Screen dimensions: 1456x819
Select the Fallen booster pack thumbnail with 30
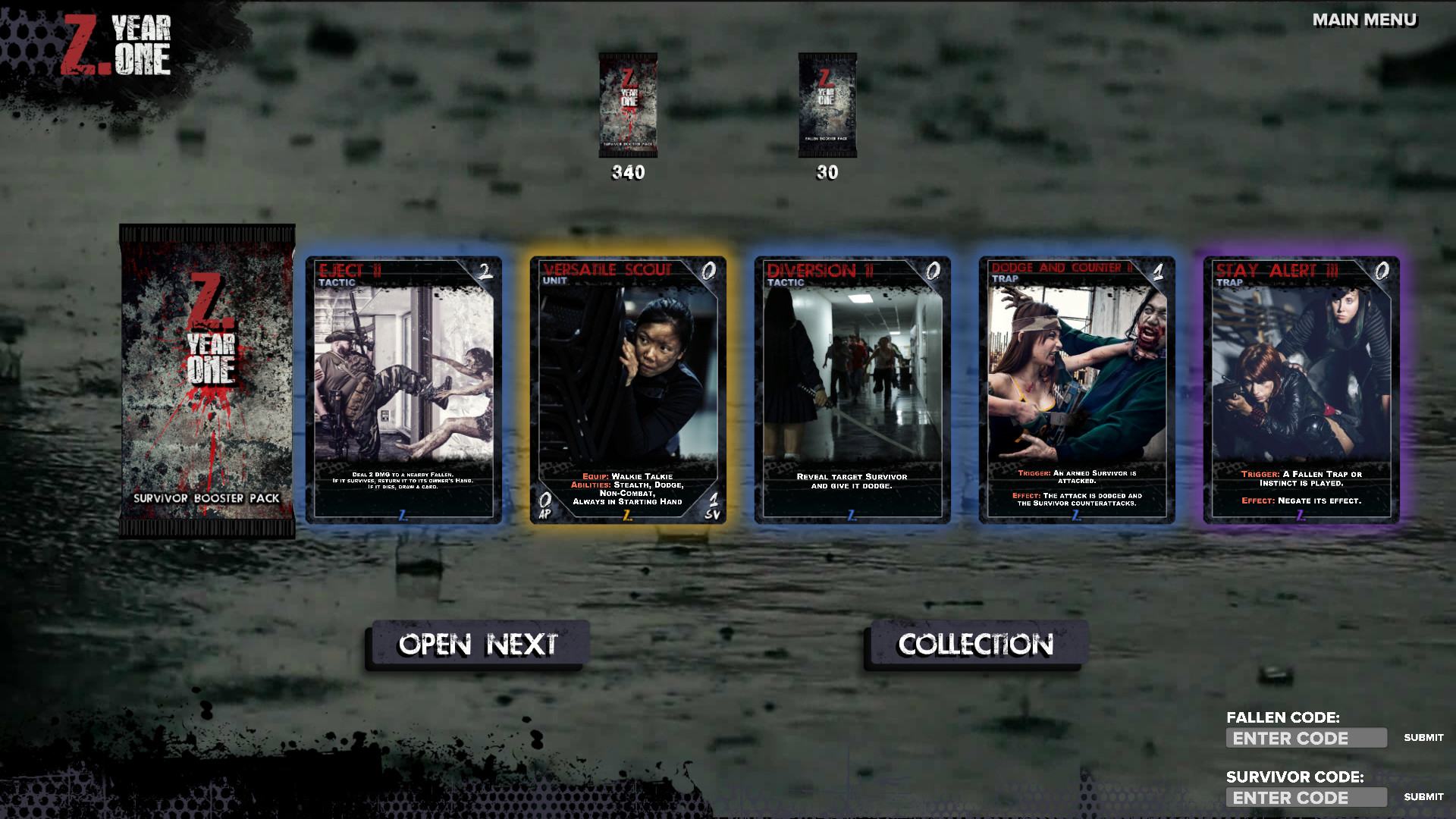[827, 105]
